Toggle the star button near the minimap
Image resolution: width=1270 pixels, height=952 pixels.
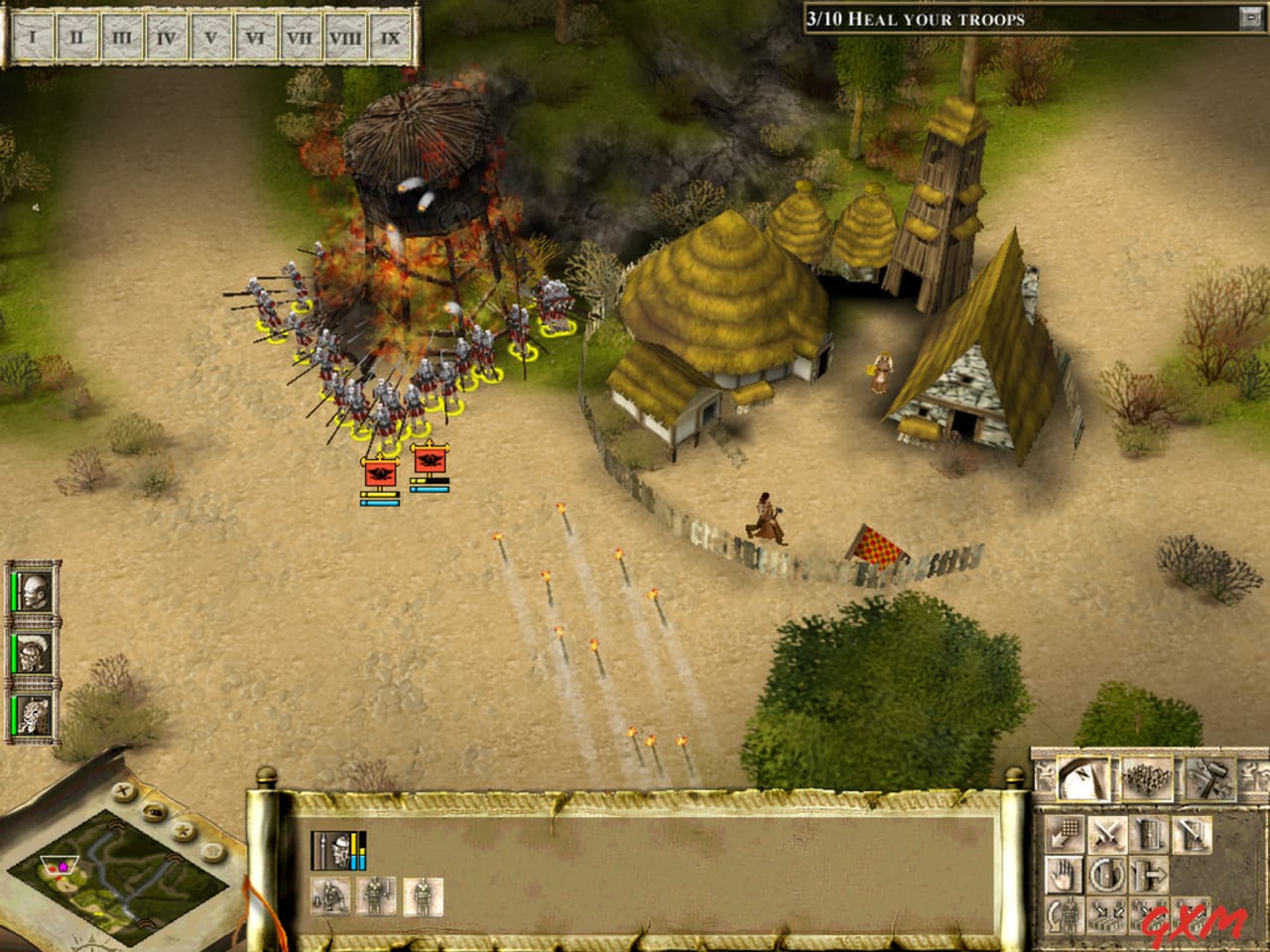185,831
